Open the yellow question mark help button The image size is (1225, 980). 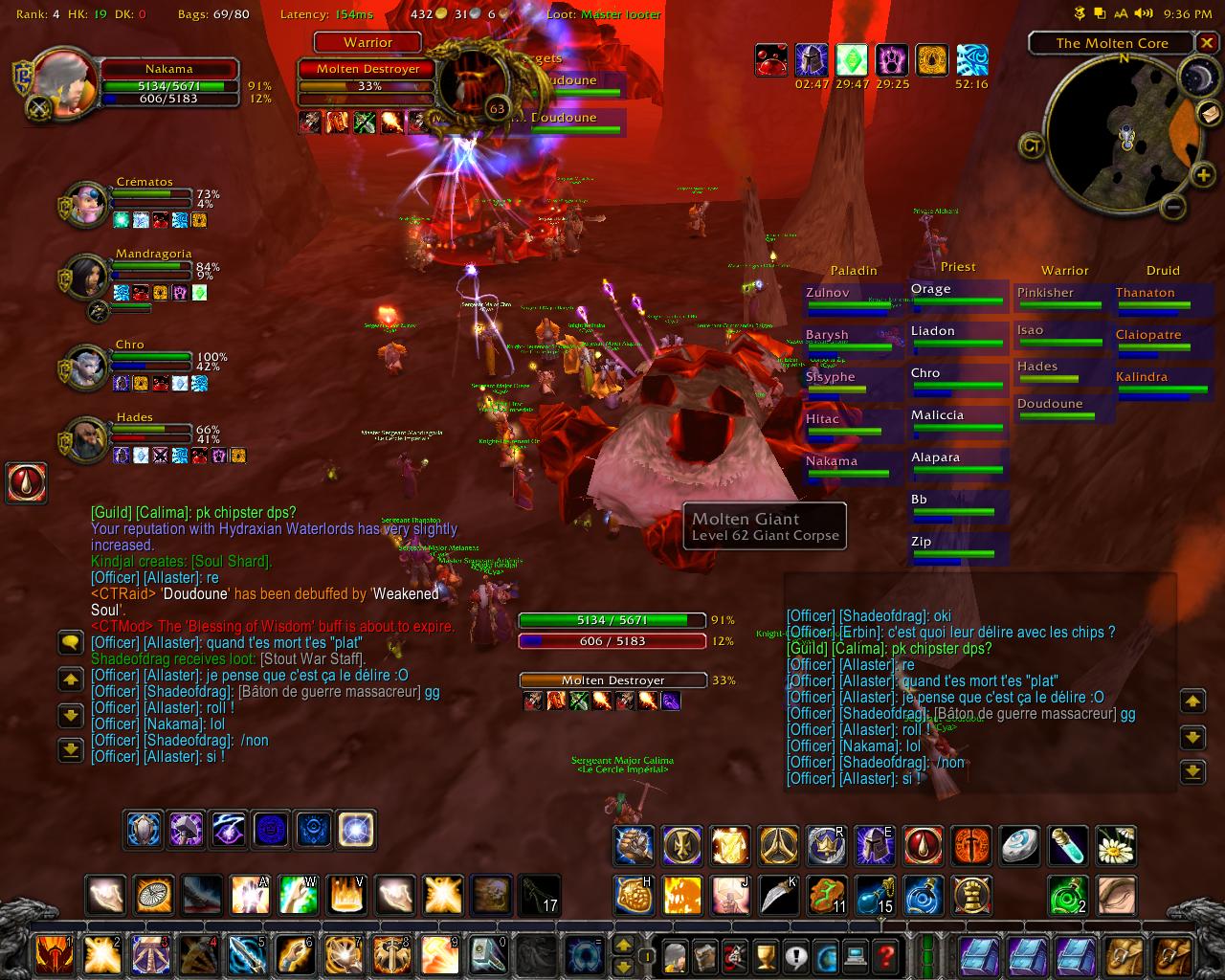click(x=886, y=955)
